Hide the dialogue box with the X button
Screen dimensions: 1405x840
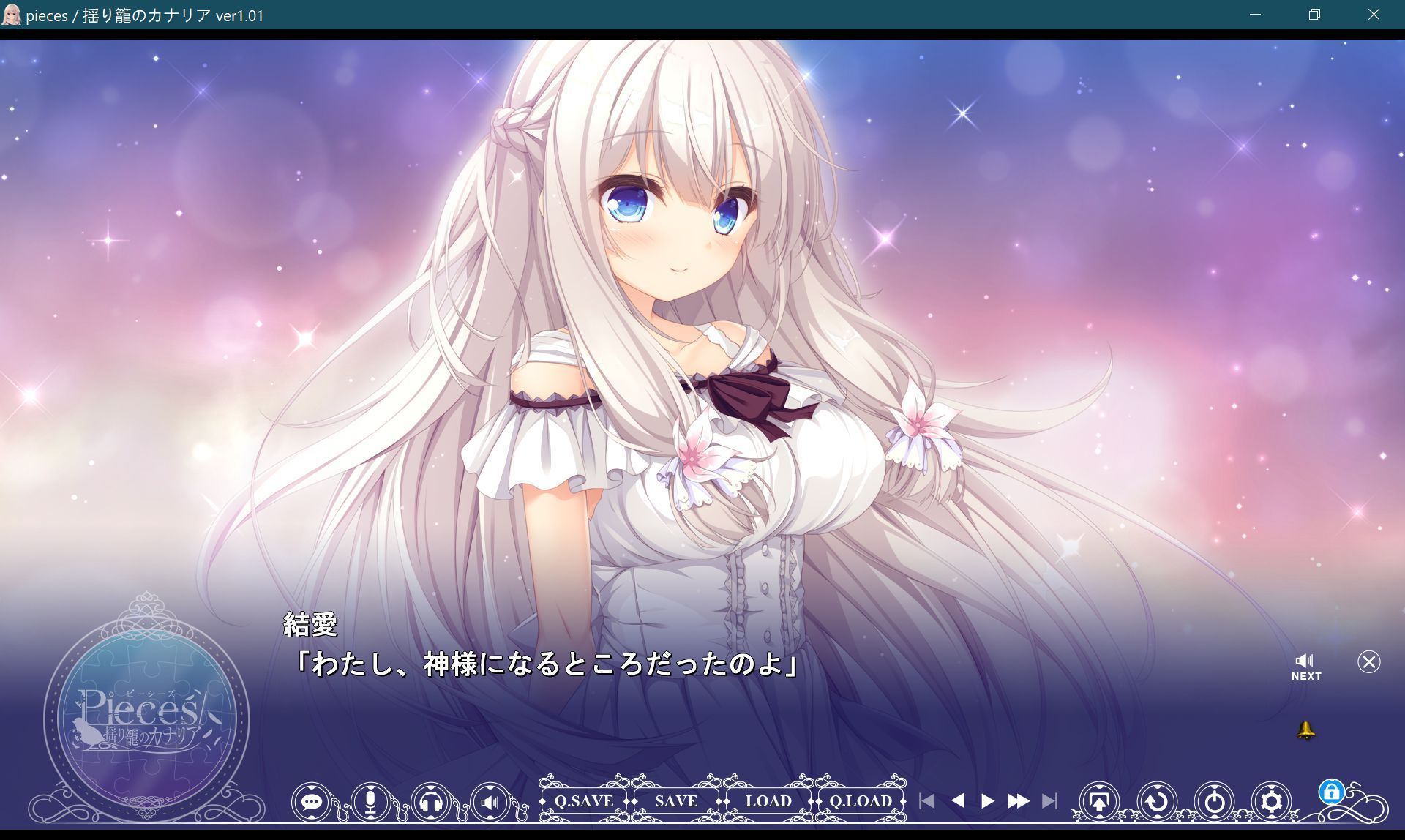pyautogui.click(x=1368, y=662)
